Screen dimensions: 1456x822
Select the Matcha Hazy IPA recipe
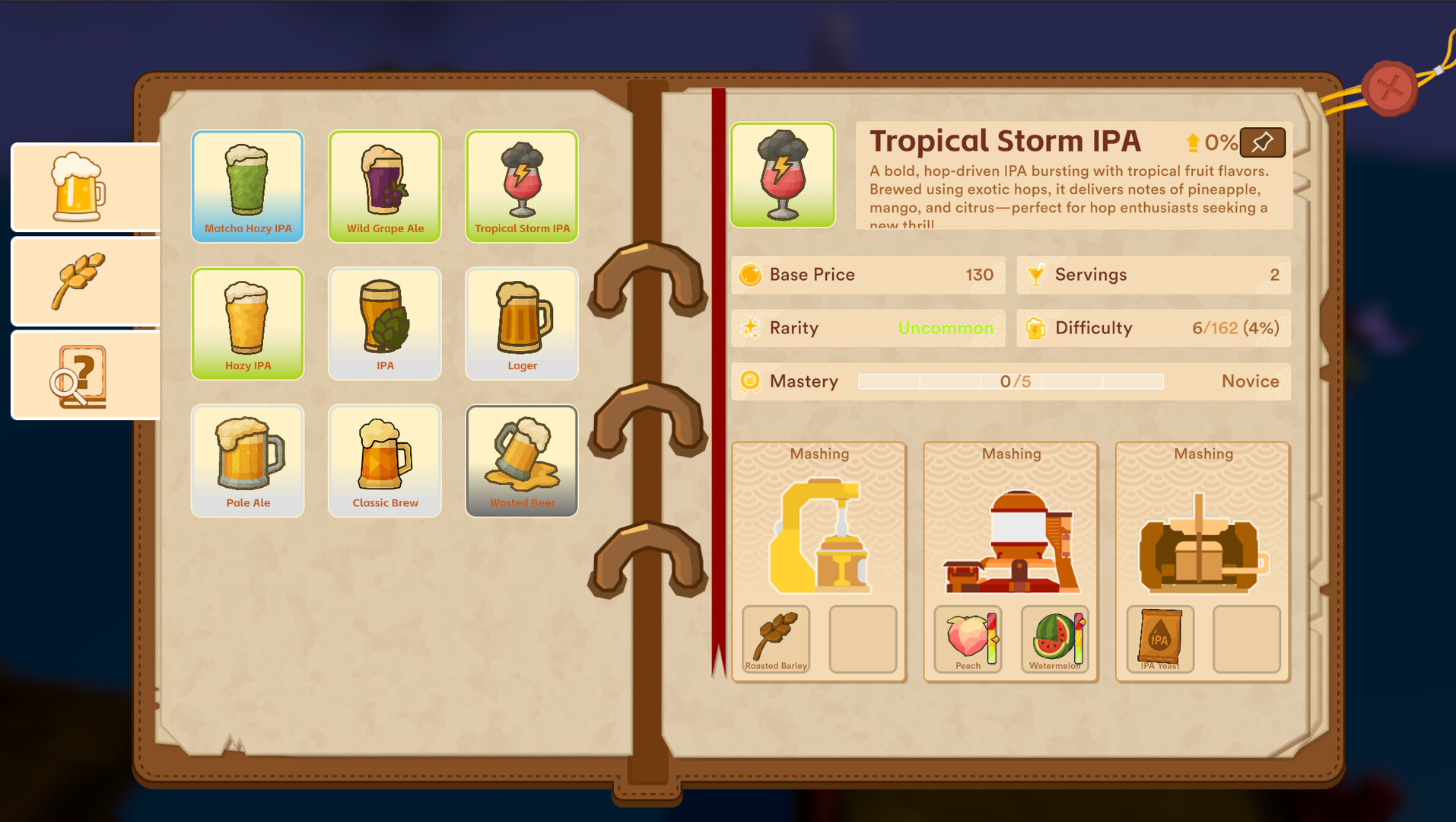pyautogui.click(x=247, y=185)
